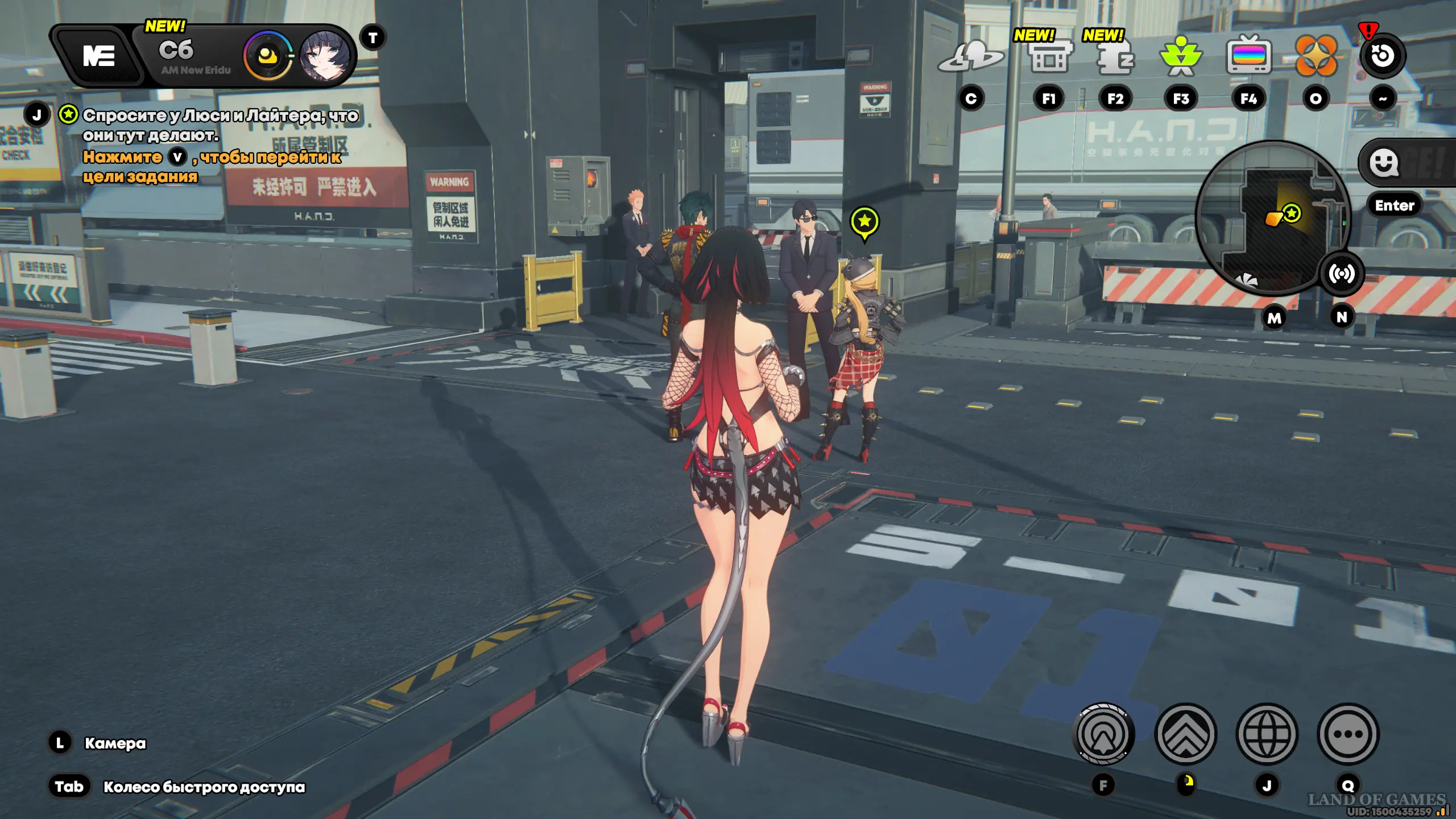Open the flying saucer hat icon
1456x819 pixels.
[971, 57]
